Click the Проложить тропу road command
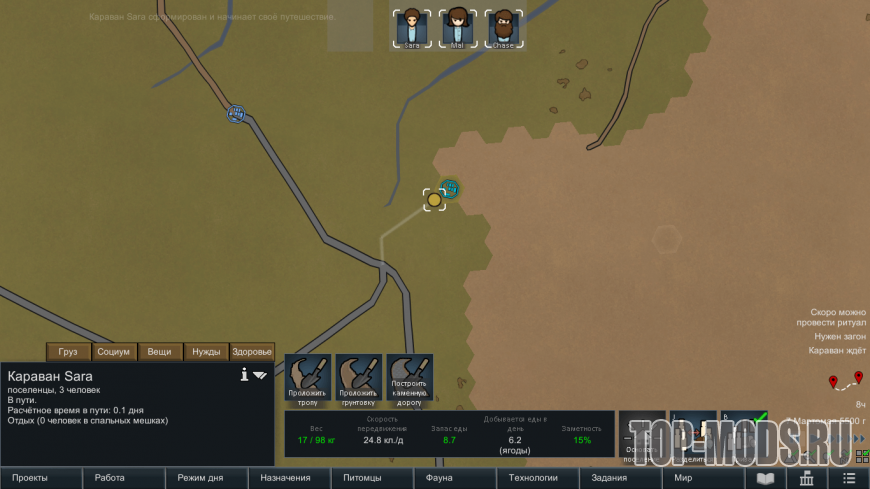This screenshot has width=870, height=489. [x=308, y=378]
